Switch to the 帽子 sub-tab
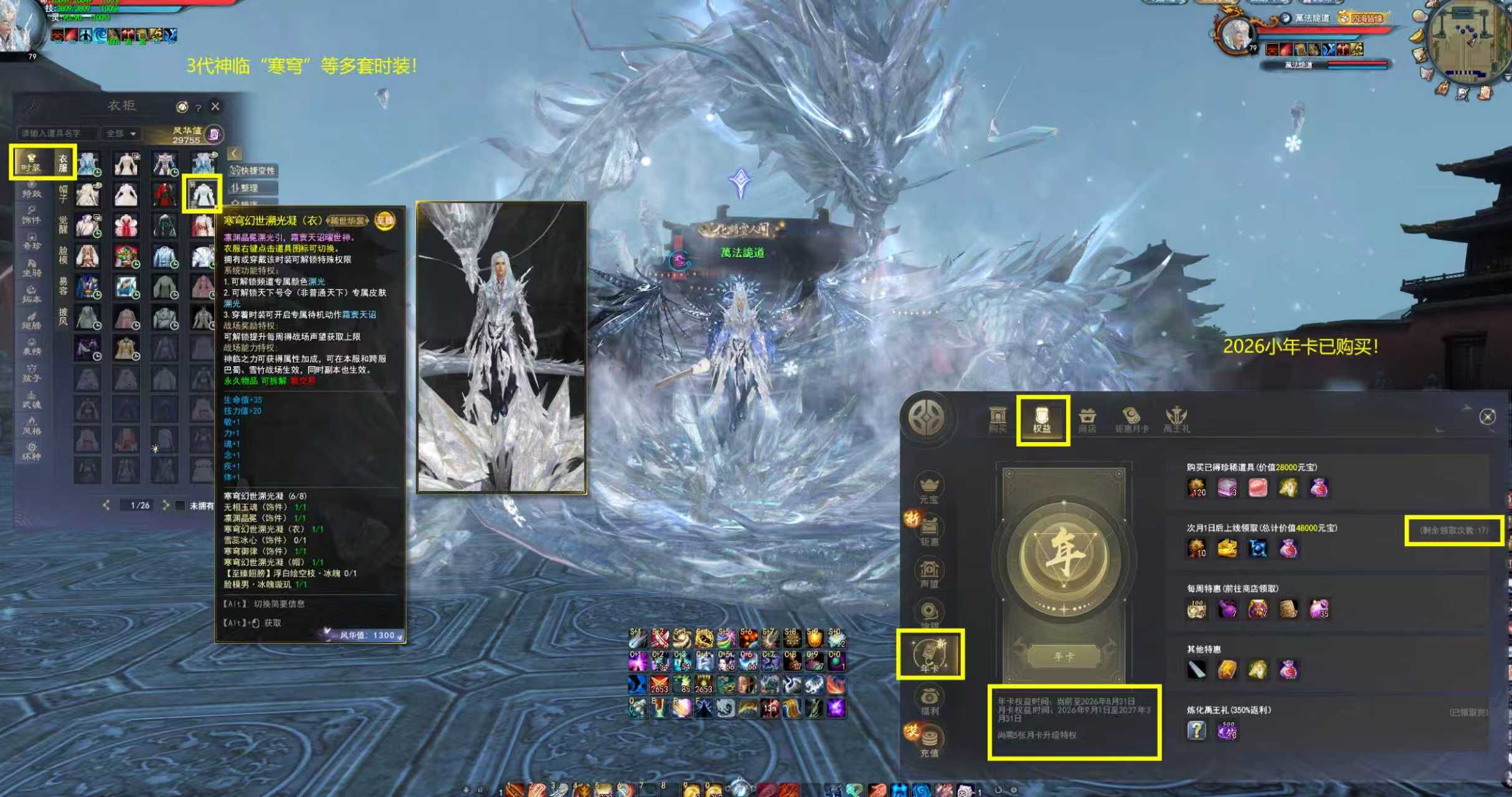Screen dimensions: 1512x797 pos(64,194)
